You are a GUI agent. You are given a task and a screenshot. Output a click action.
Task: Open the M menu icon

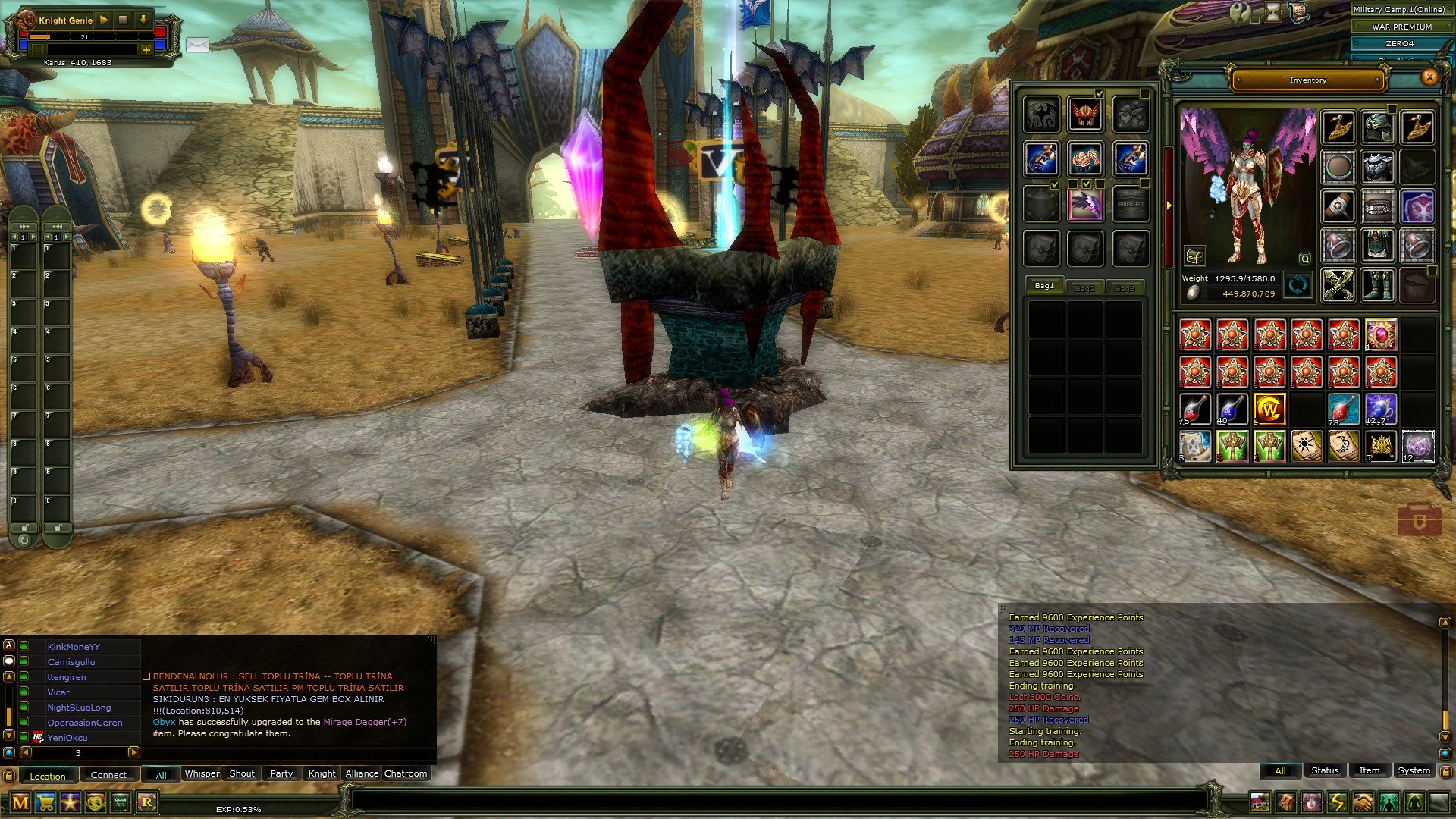pos(20,802)
